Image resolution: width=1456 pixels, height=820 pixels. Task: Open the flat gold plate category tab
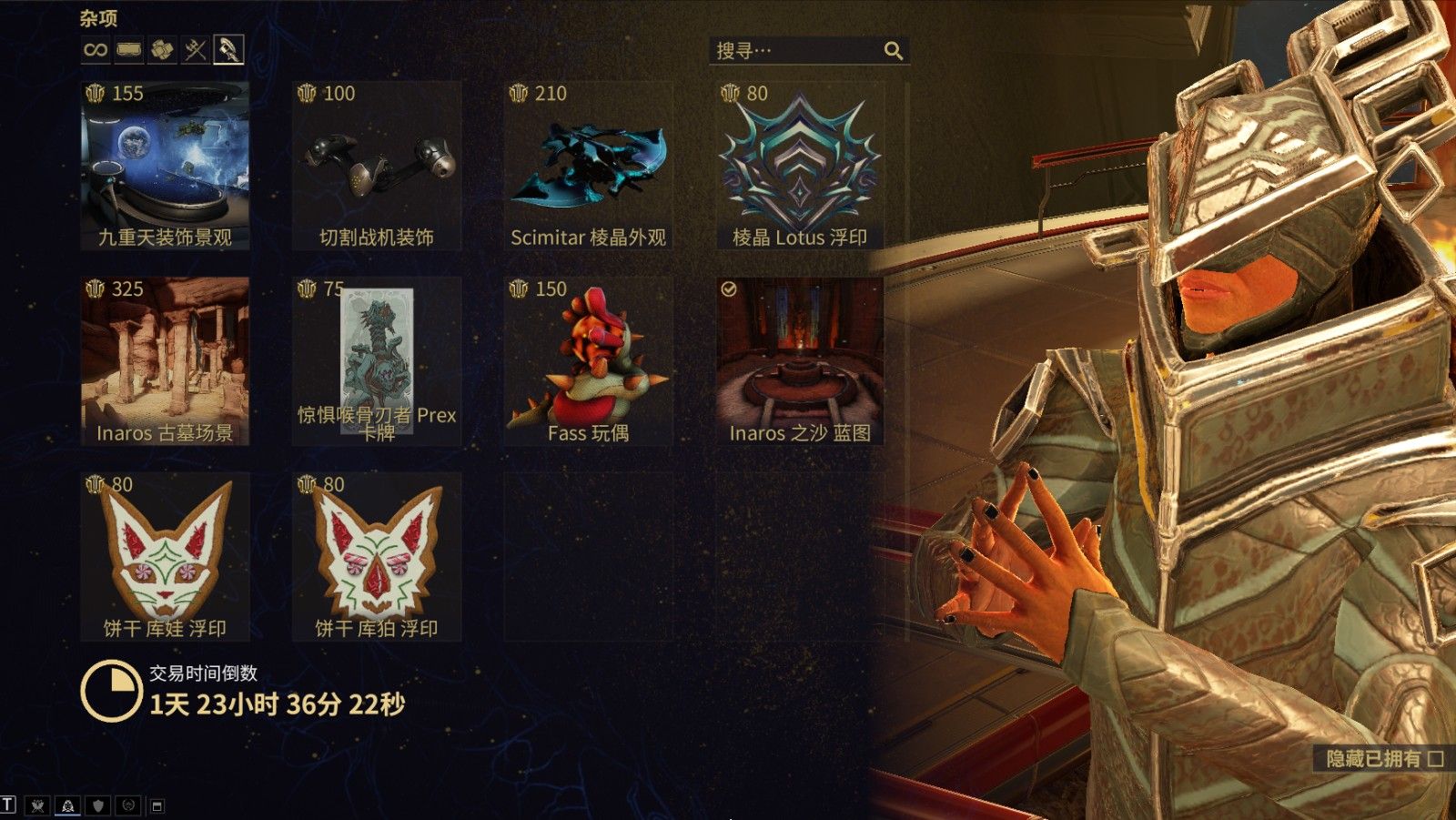click(129, 50)
